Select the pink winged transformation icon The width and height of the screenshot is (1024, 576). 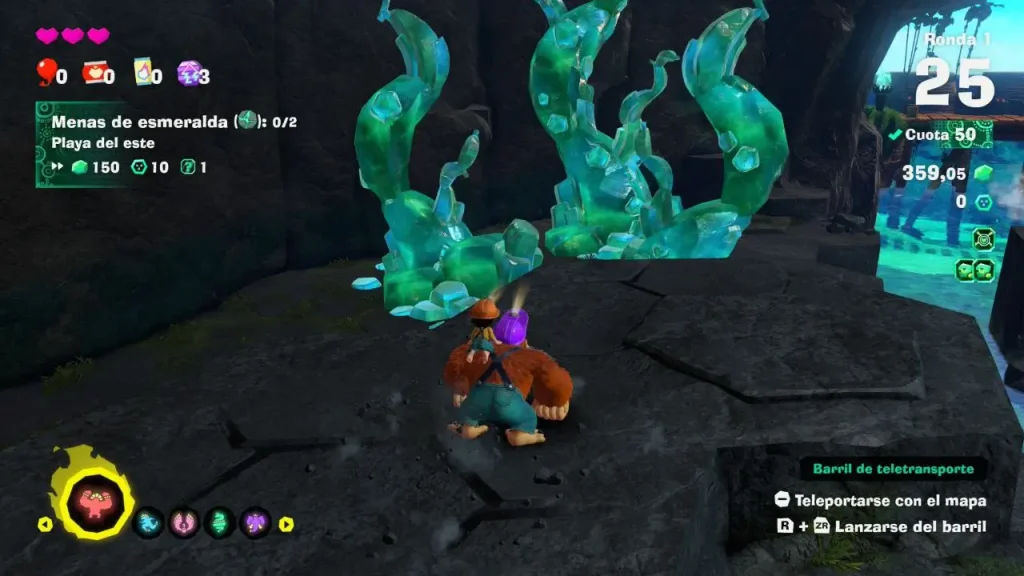(183, 522)
